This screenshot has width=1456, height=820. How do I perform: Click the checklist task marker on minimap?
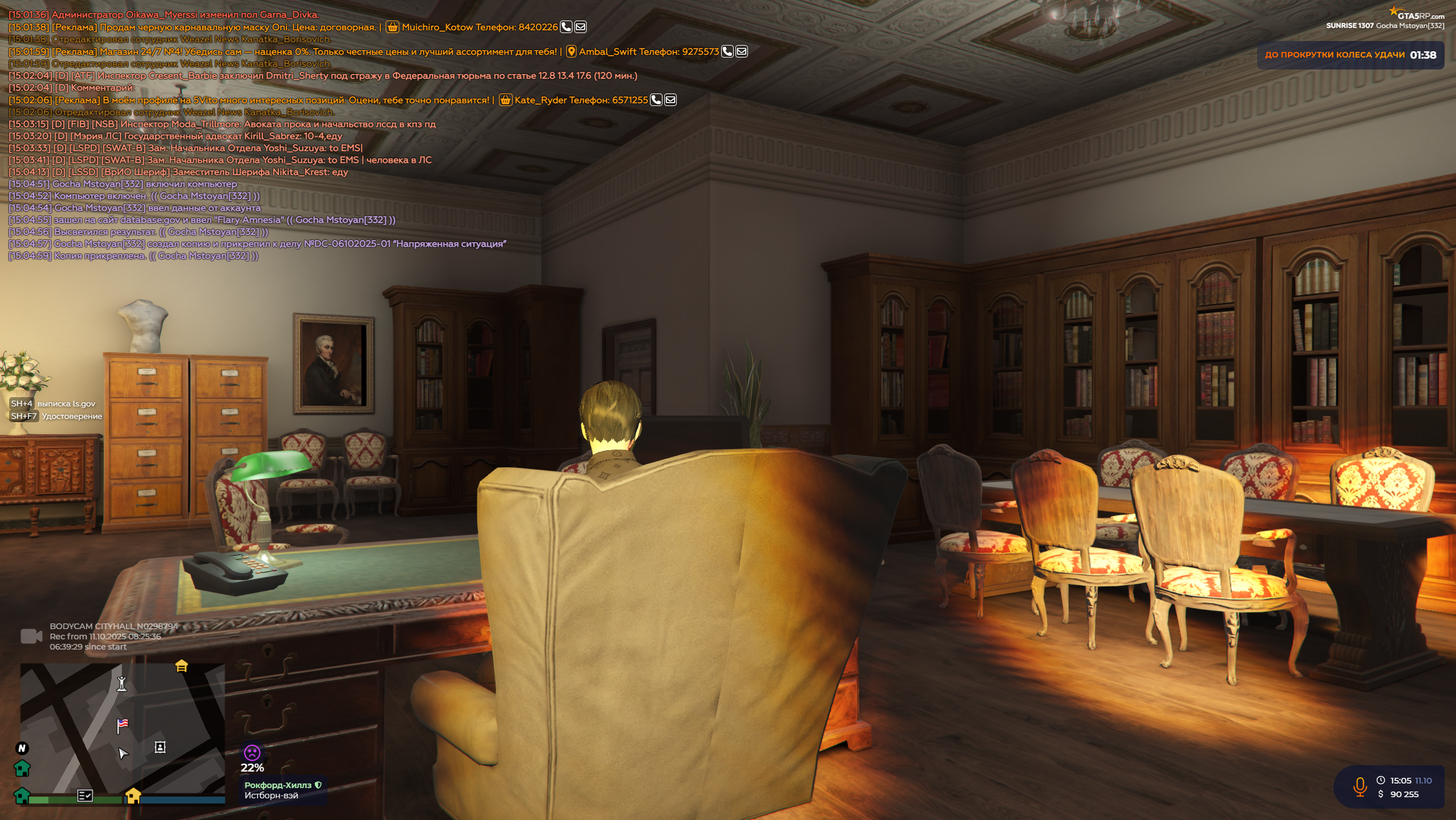click(x=85, y=795)
